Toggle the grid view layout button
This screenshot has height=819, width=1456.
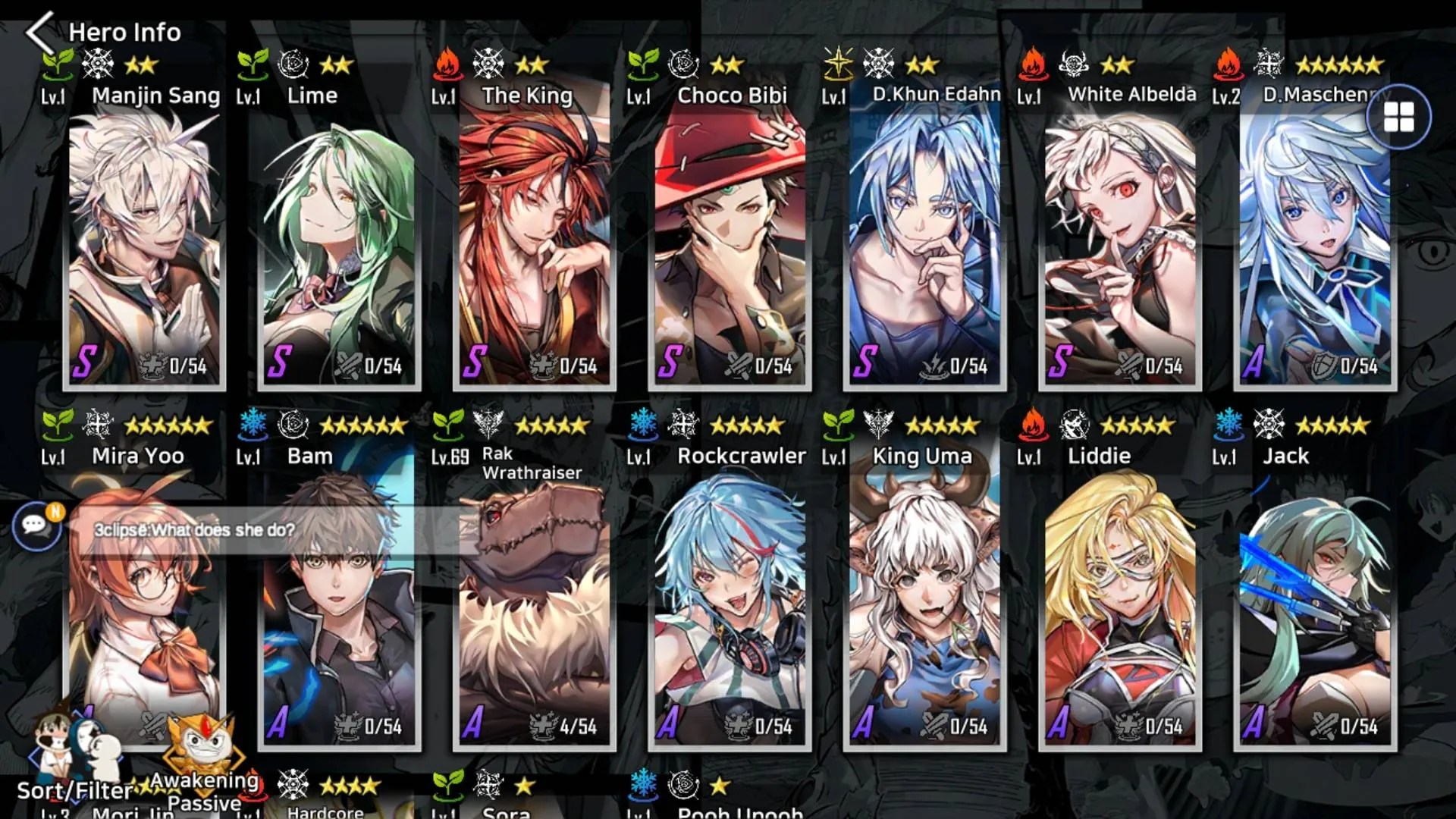[1398, 118]
